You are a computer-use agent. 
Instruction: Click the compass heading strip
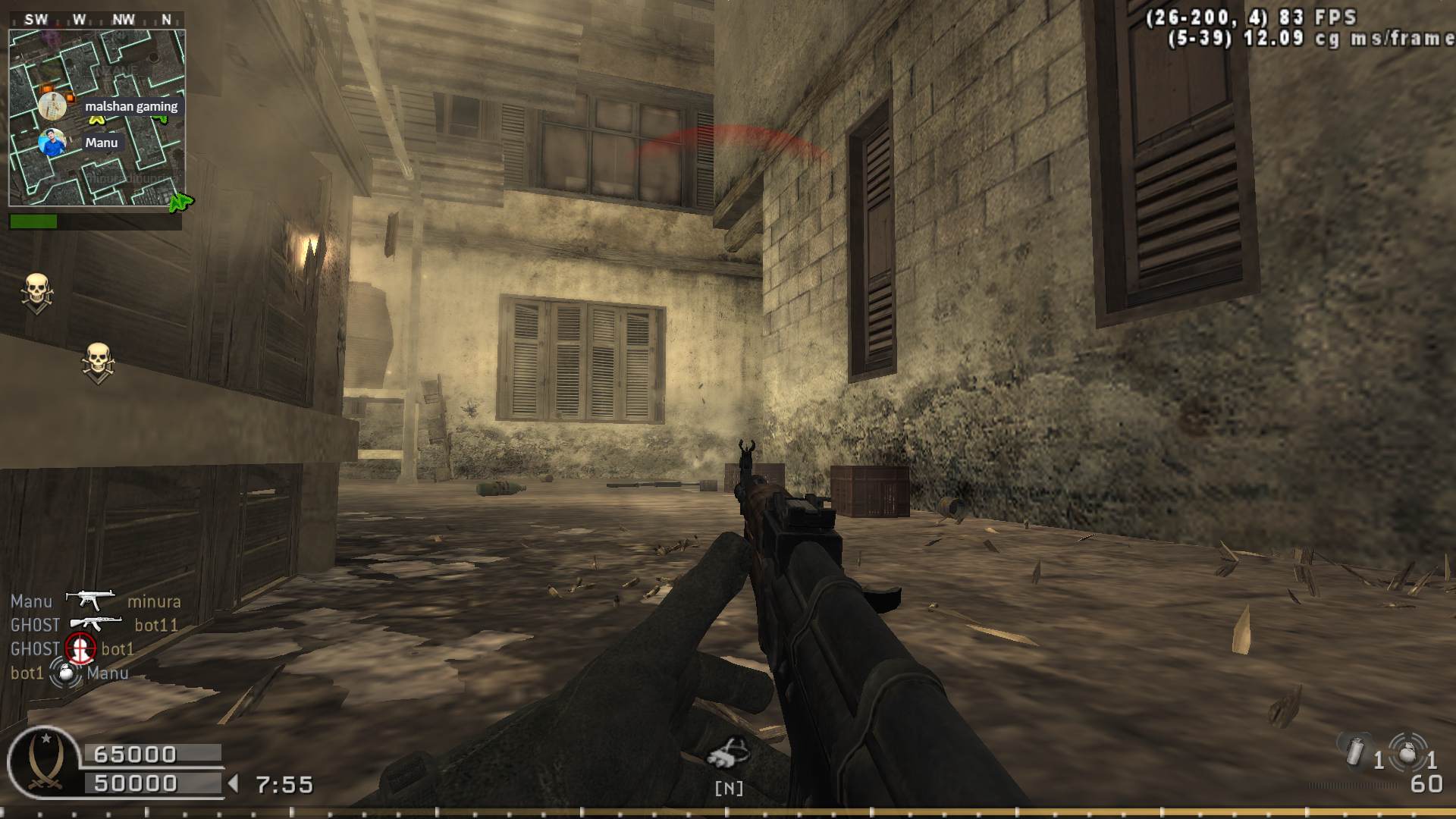97,20
